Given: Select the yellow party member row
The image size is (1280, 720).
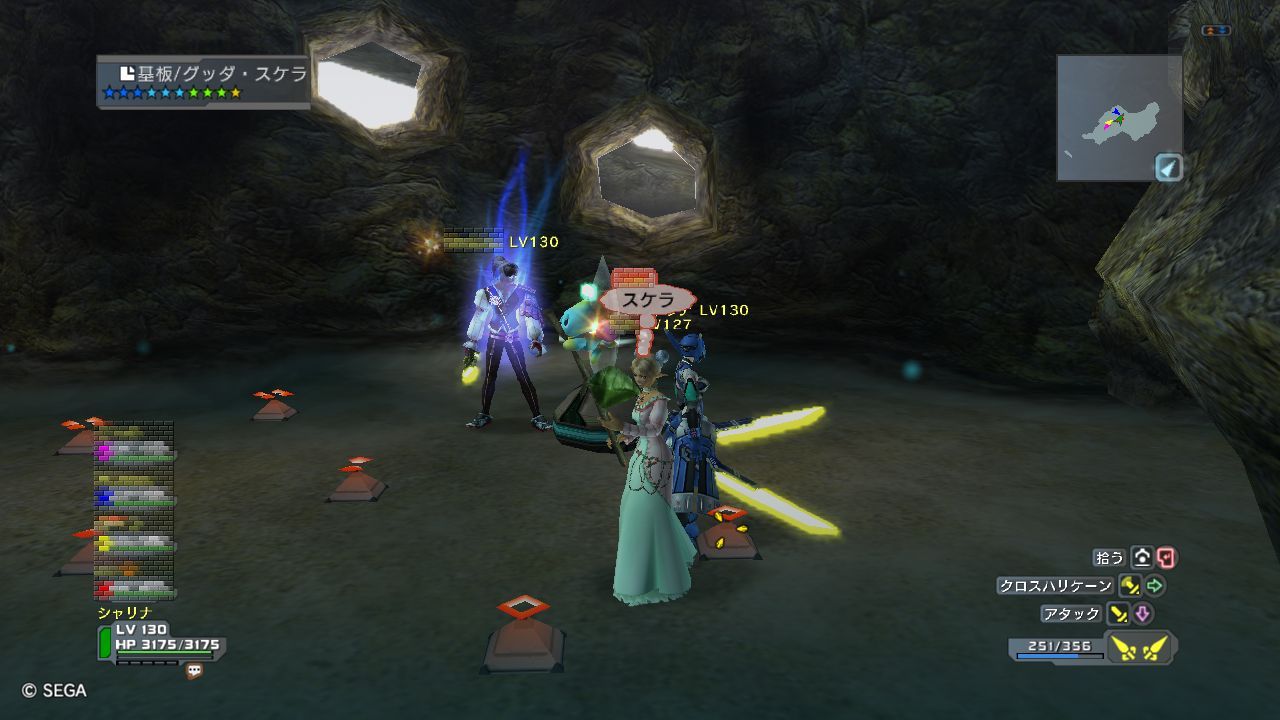Looking at the screenshot, I should coord(135,543).
